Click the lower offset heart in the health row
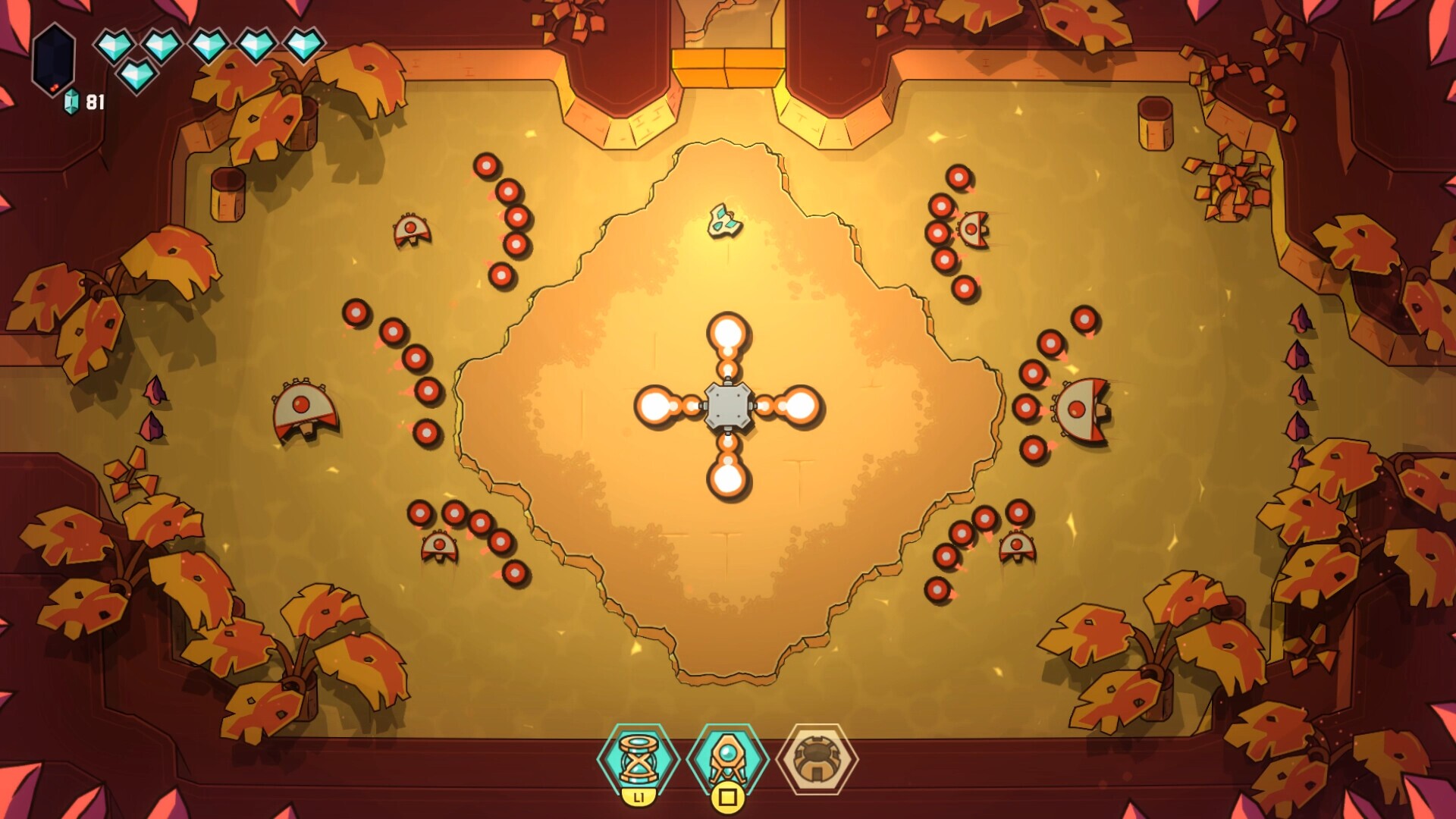This screenshot has height=819, width=1456. point(139,74)
